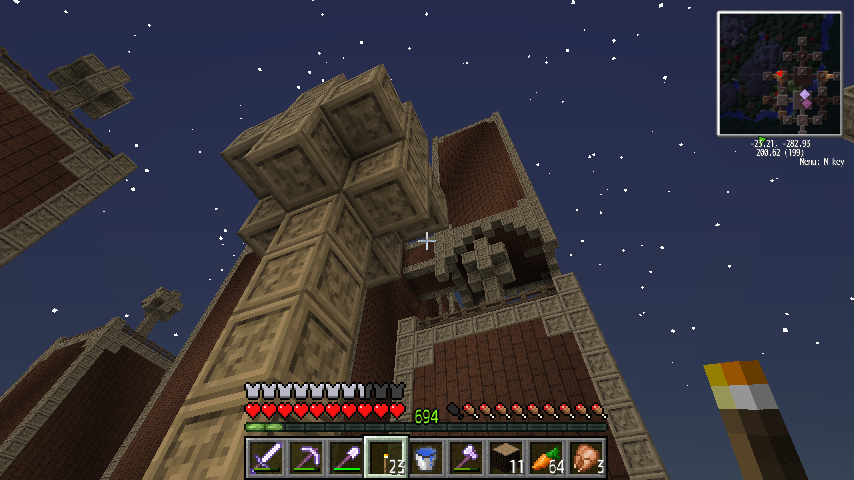Select the wood block stack of 11
Viewport: 854px width, 480px height.
[507, 458]
